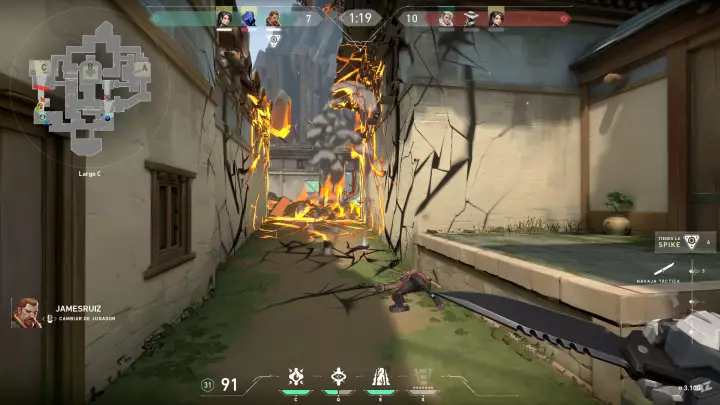720x405 pixels.
Task: Use the E-key wall ability icon
Action: [381, 376]
